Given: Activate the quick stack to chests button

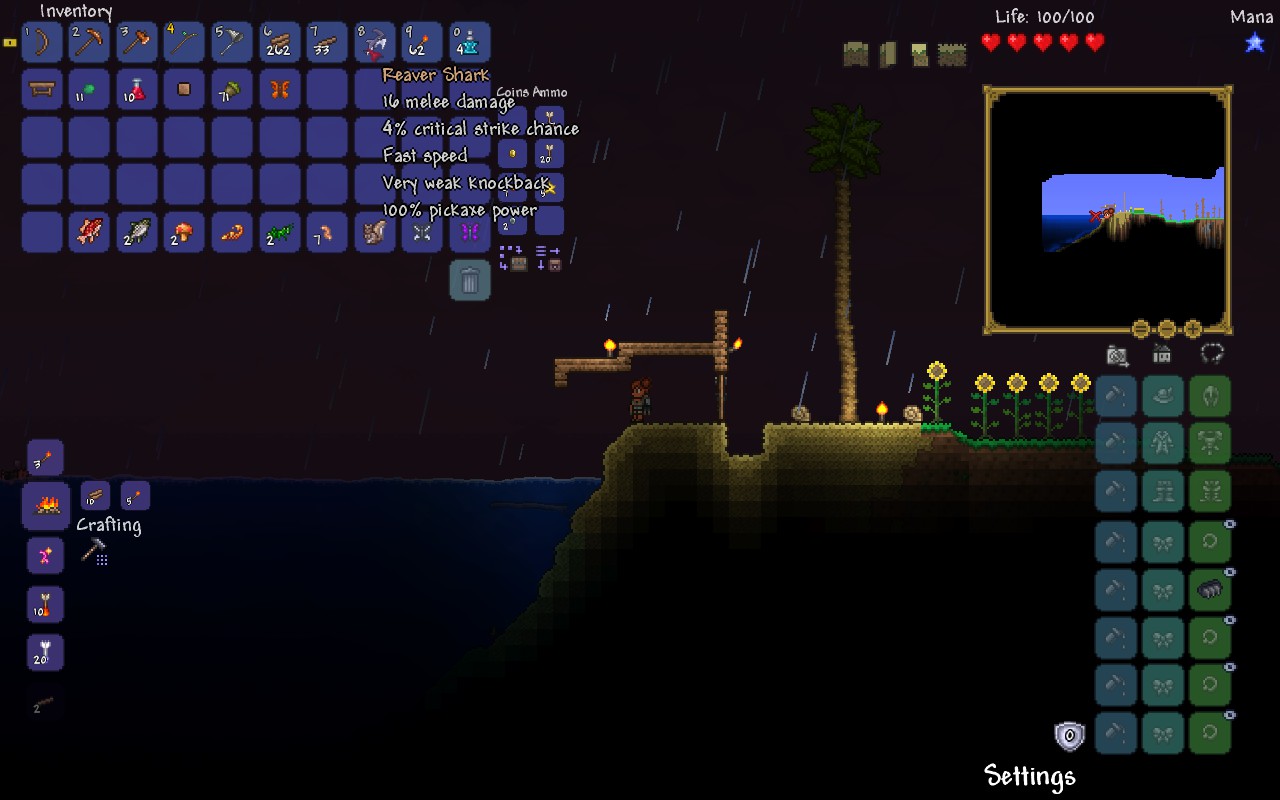Looking at the screenshot, I should tap(513, 258).
